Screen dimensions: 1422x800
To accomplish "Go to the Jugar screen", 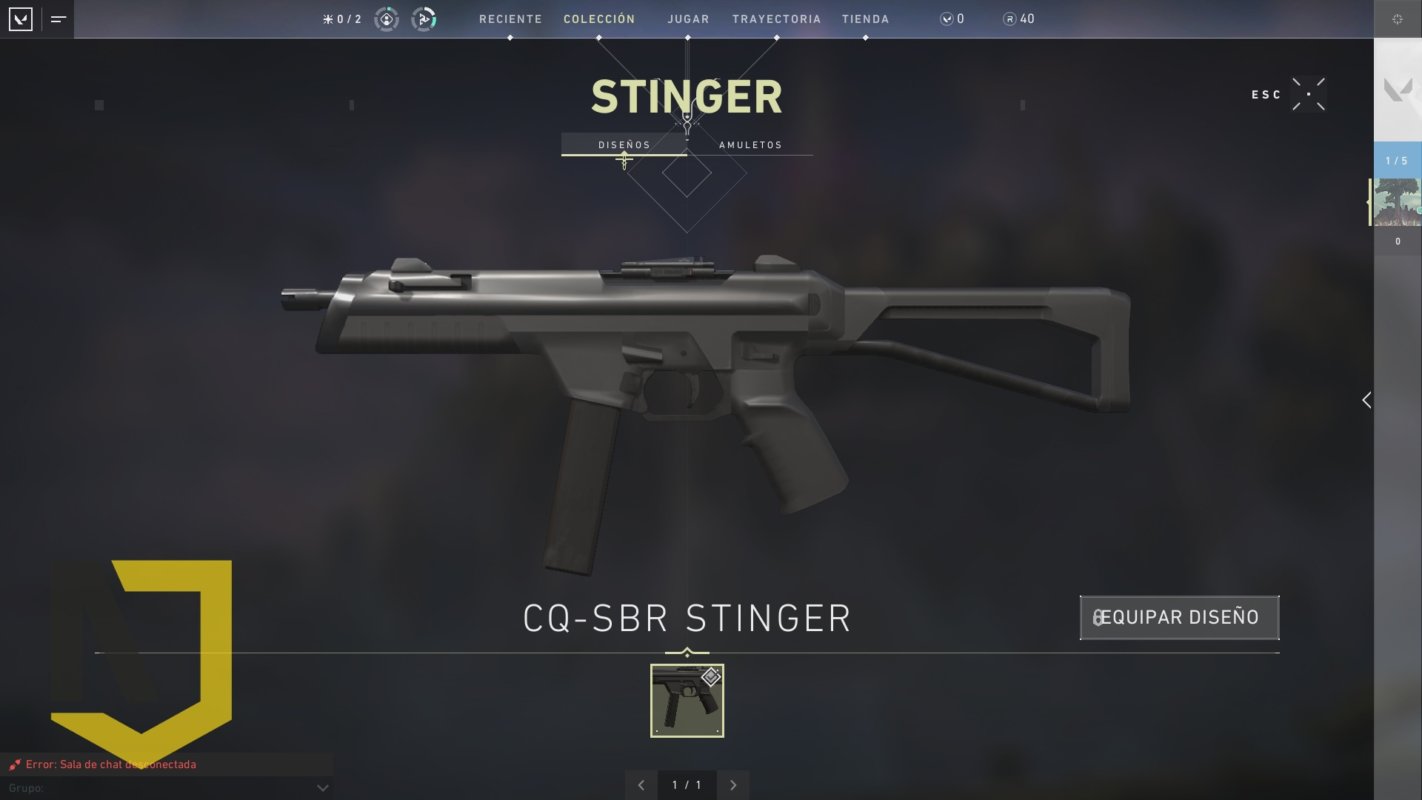I will pyautogui.click(x=688, y=19).
